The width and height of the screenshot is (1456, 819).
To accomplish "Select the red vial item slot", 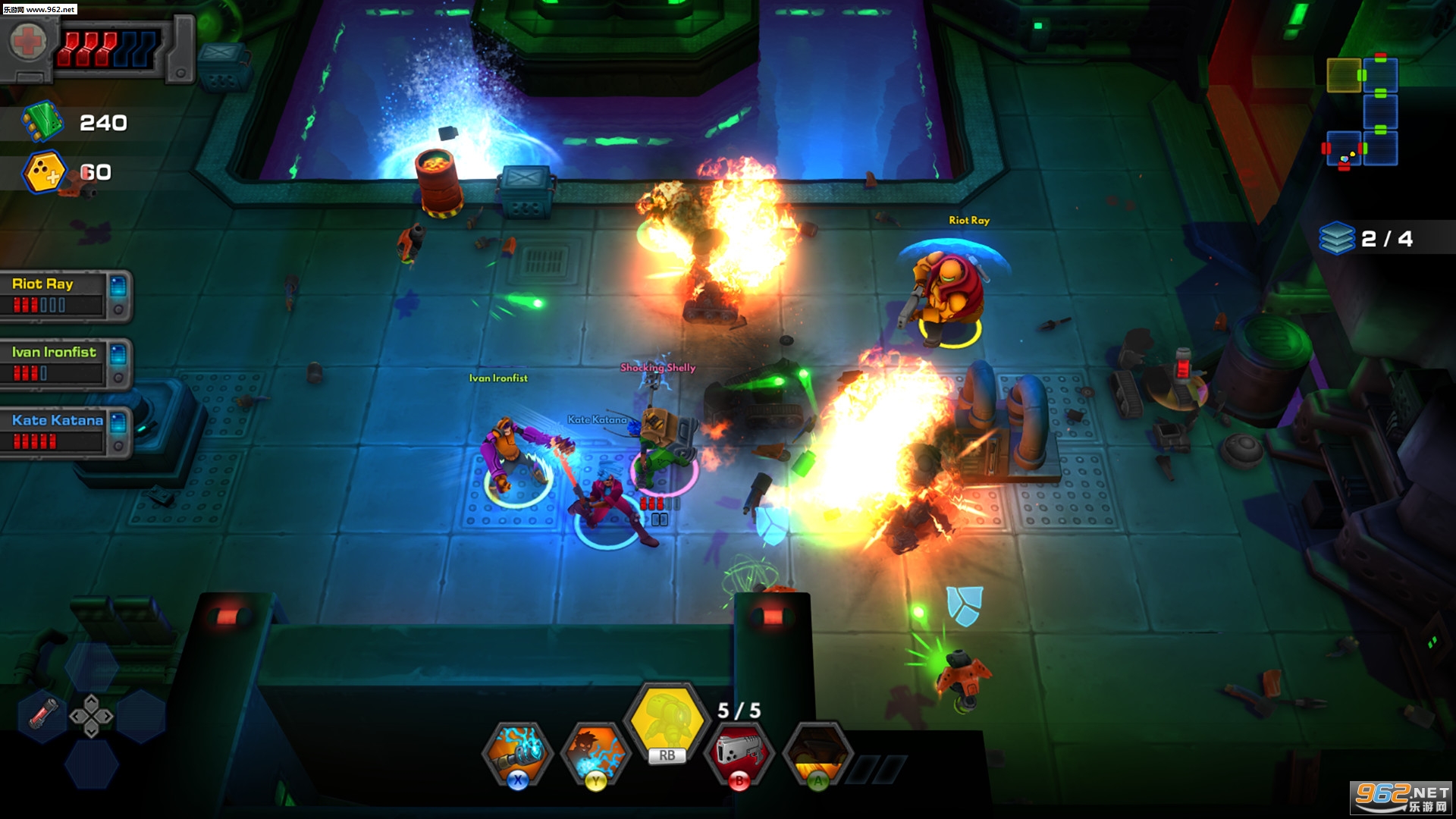I will (43, 714).
